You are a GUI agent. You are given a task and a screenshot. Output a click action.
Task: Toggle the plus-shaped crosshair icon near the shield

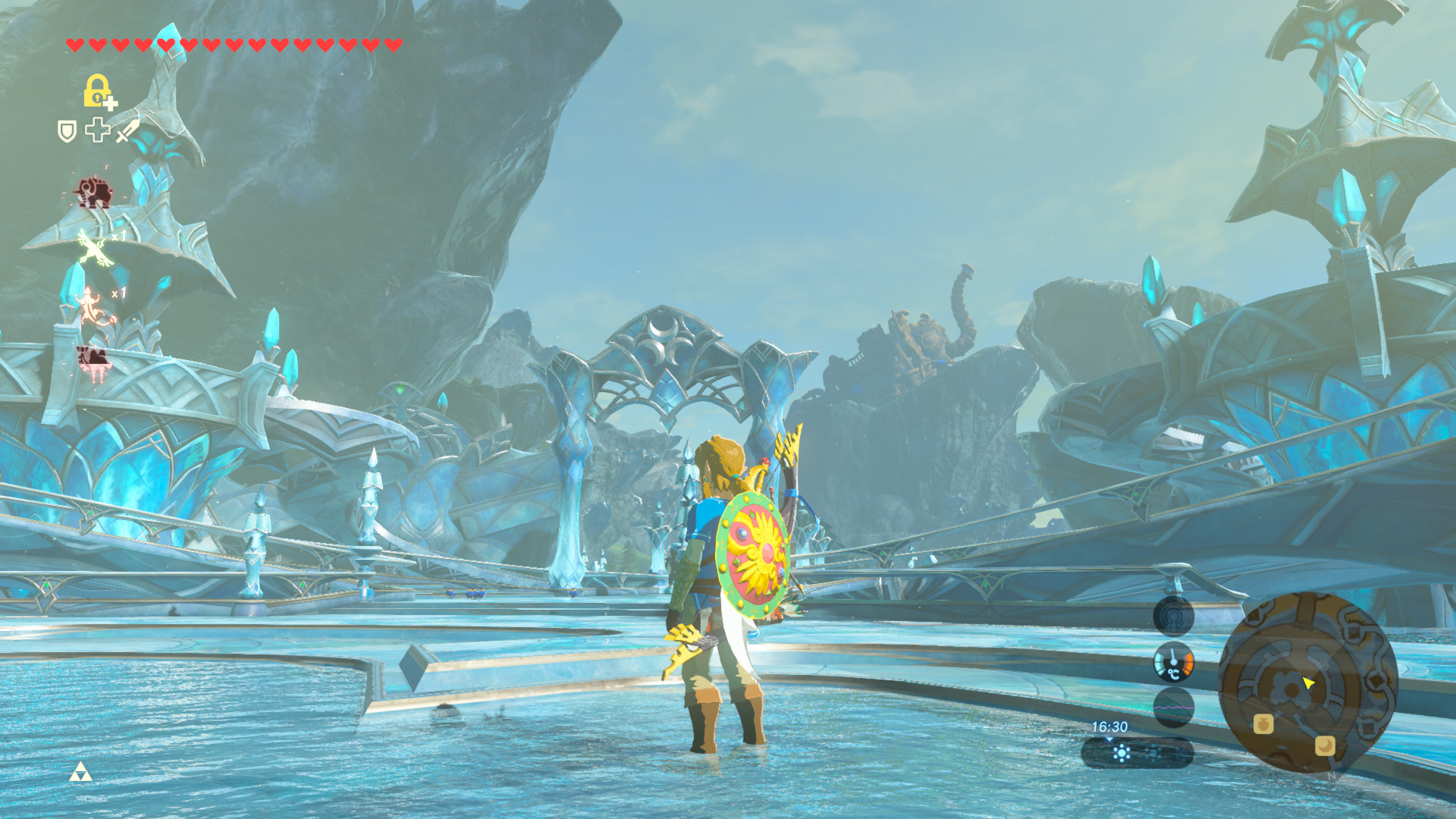pyautogui.click(x=98, y=130)
